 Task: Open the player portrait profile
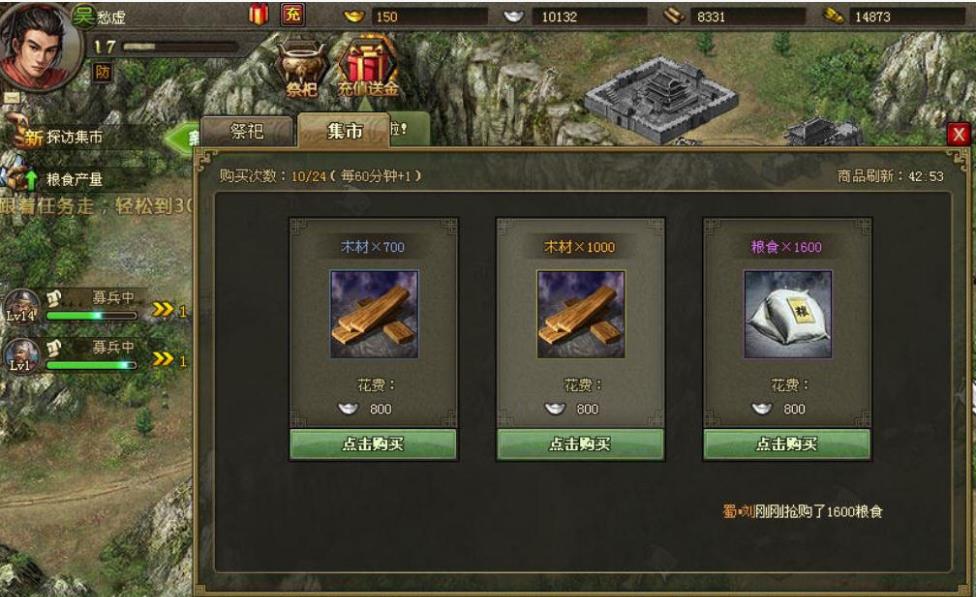click(x=38, y=44)
